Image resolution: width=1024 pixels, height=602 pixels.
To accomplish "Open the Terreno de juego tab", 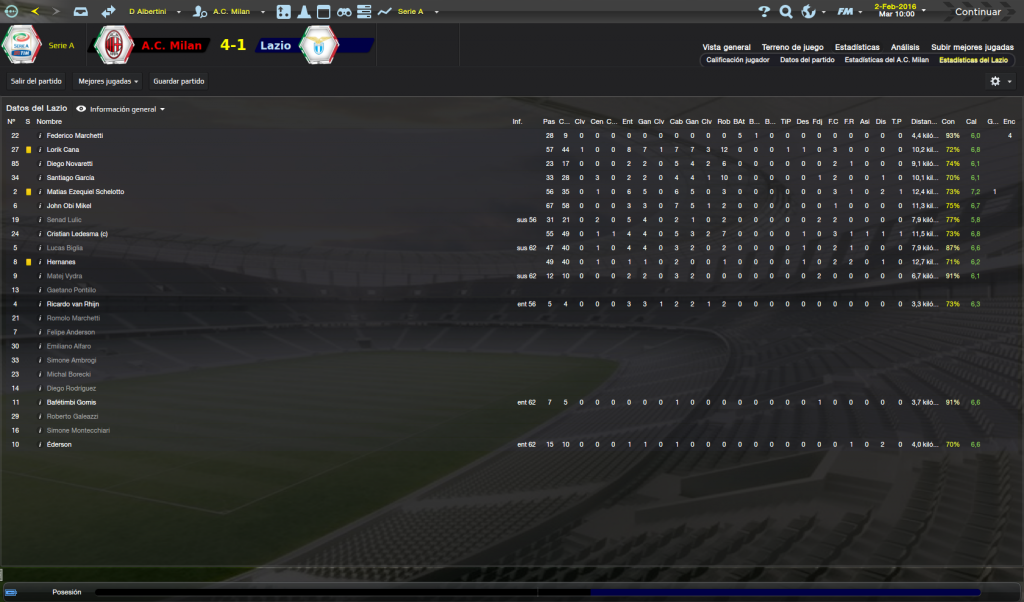I will coord(792,47).
